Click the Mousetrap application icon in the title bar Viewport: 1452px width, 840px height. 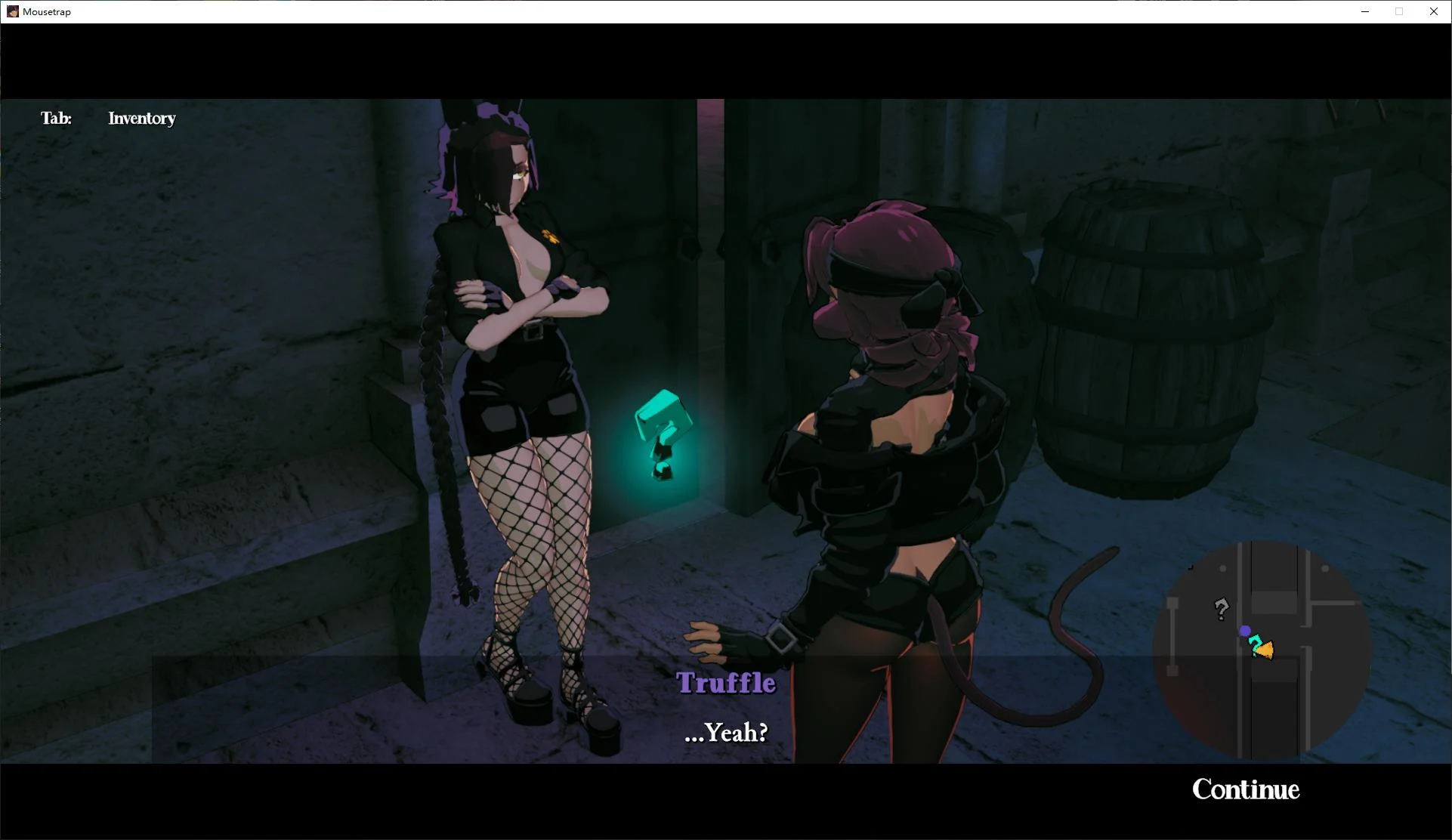coord(11,11)
